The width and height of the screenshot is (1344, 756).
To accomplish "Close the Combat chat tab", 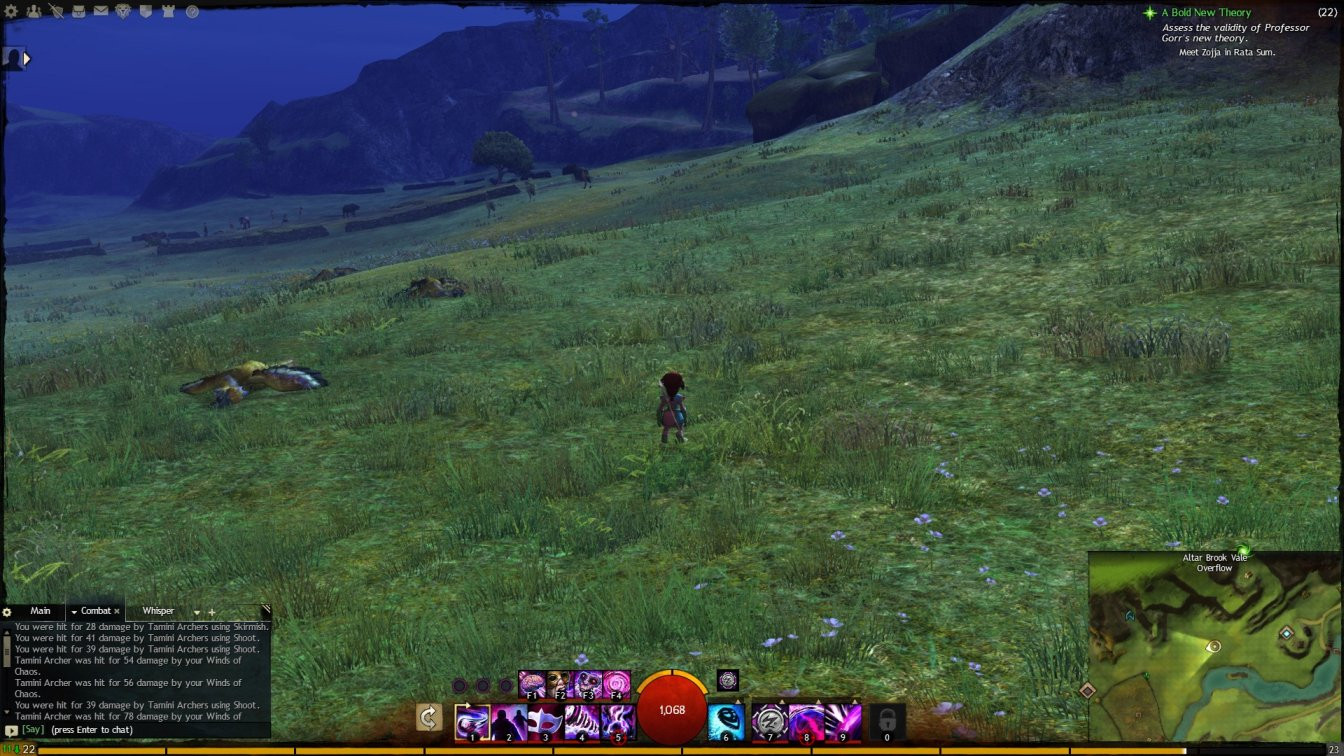I will click(x=117, y=611).
